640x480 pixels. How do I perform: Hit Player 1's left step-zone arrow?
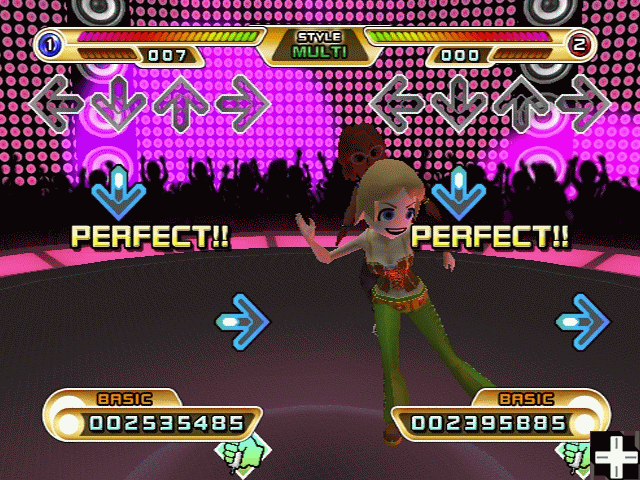(57, 101)
